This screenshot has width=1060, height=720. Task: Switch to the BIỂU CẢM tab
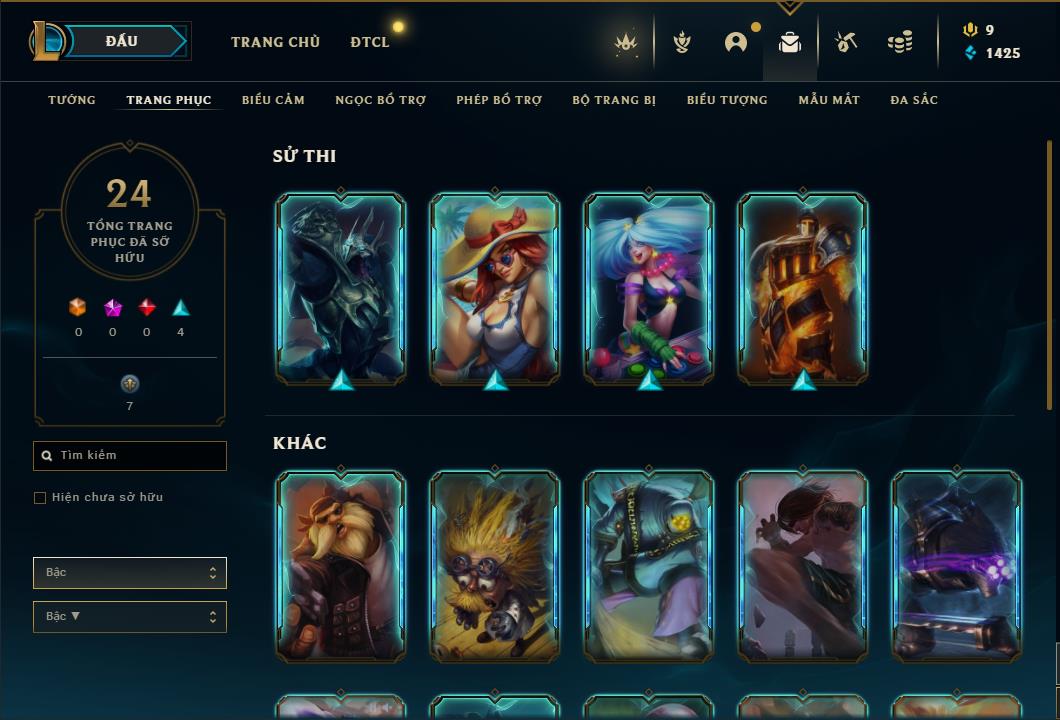pos(273,100)
